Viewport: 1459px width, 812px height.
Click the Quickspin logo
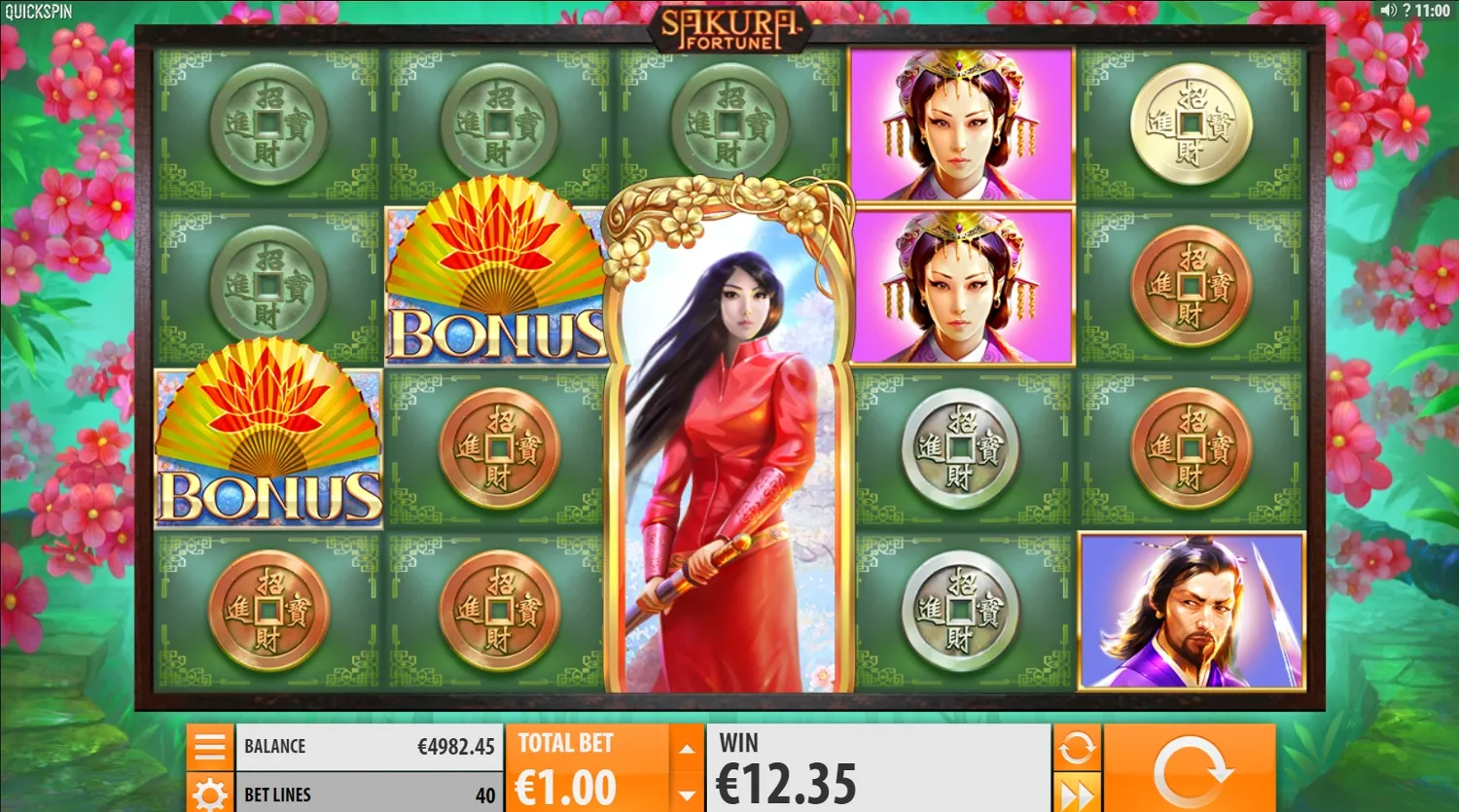pos(41,10)
